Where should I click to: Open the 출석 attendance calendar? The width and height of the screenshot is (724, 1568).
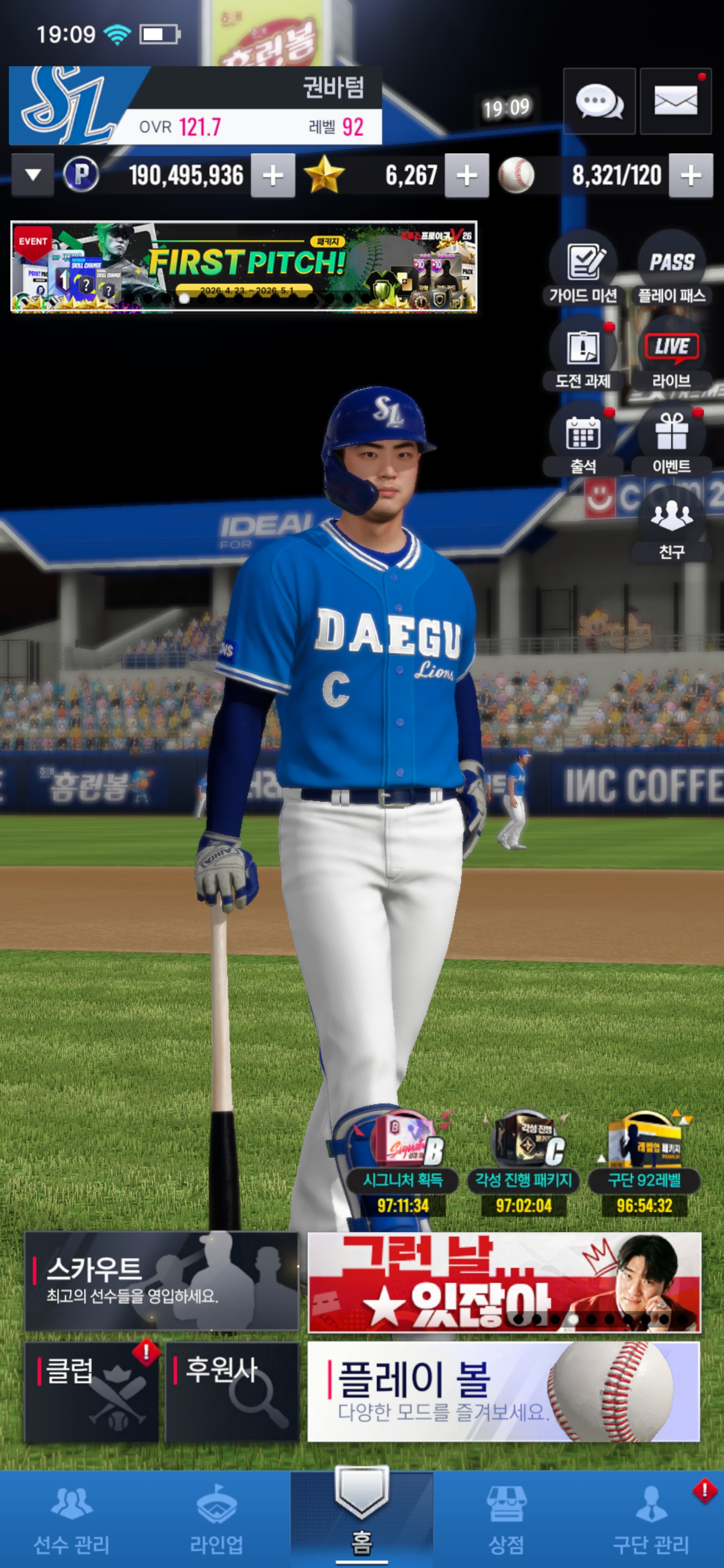click(583, 439)
